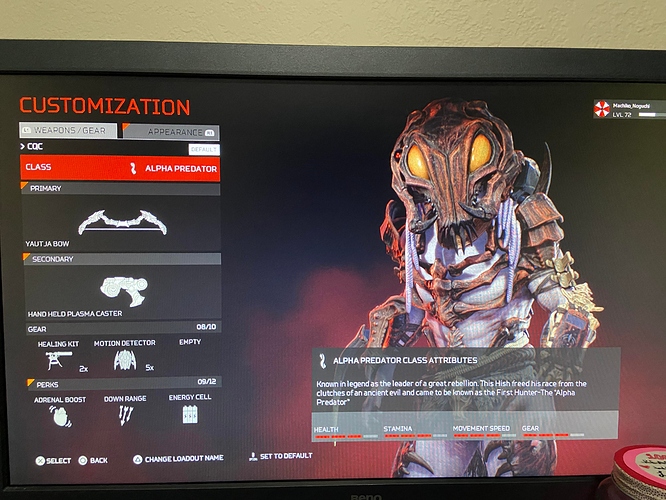Switch to the Weapons / Gear tab
This screenshot has width=666, height=500.
(x=68, y=130)
